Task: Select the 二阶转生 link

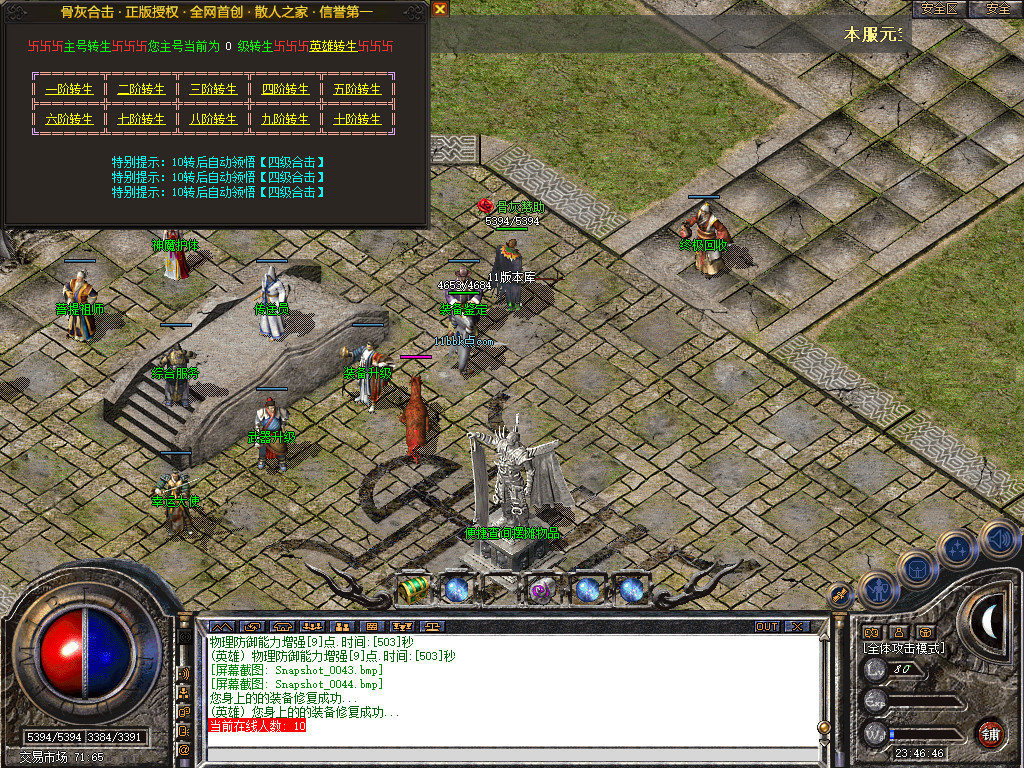Action: tap(141, 89)
